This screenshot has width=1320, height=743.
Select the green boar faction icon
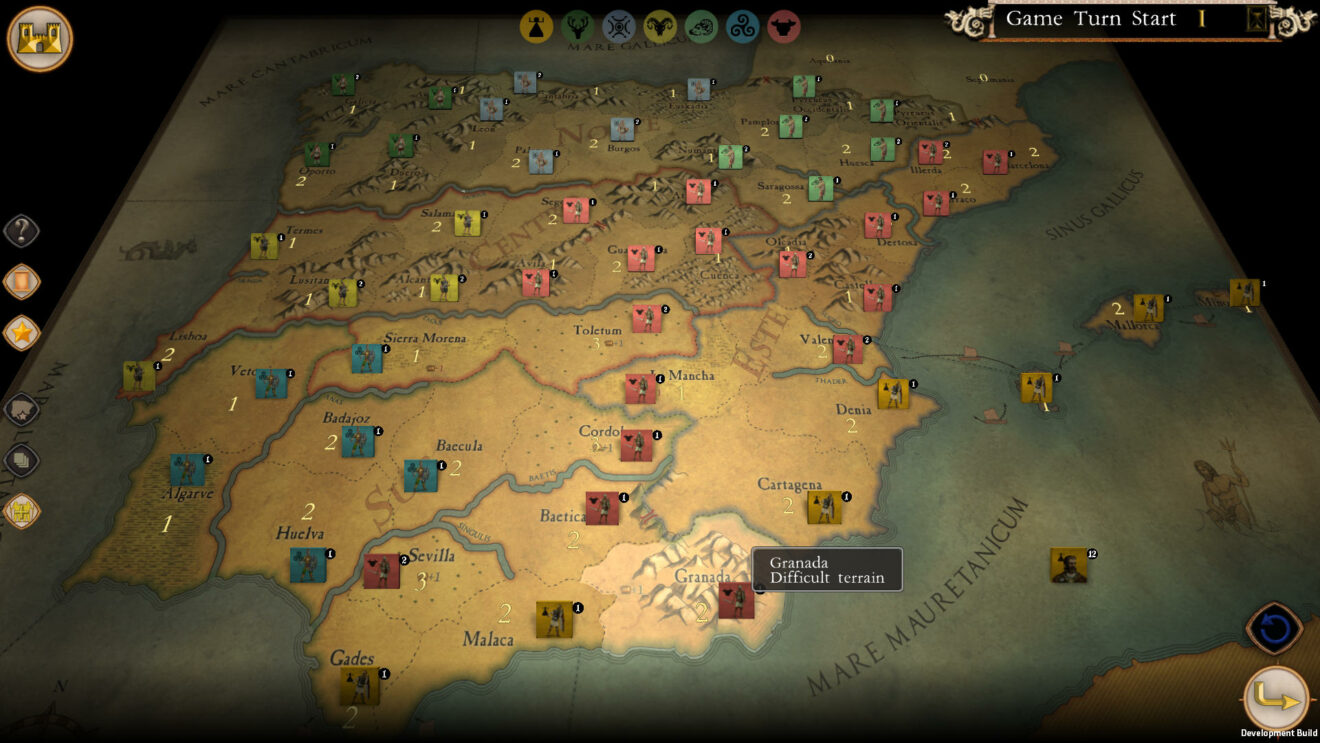tap(703, 27)
